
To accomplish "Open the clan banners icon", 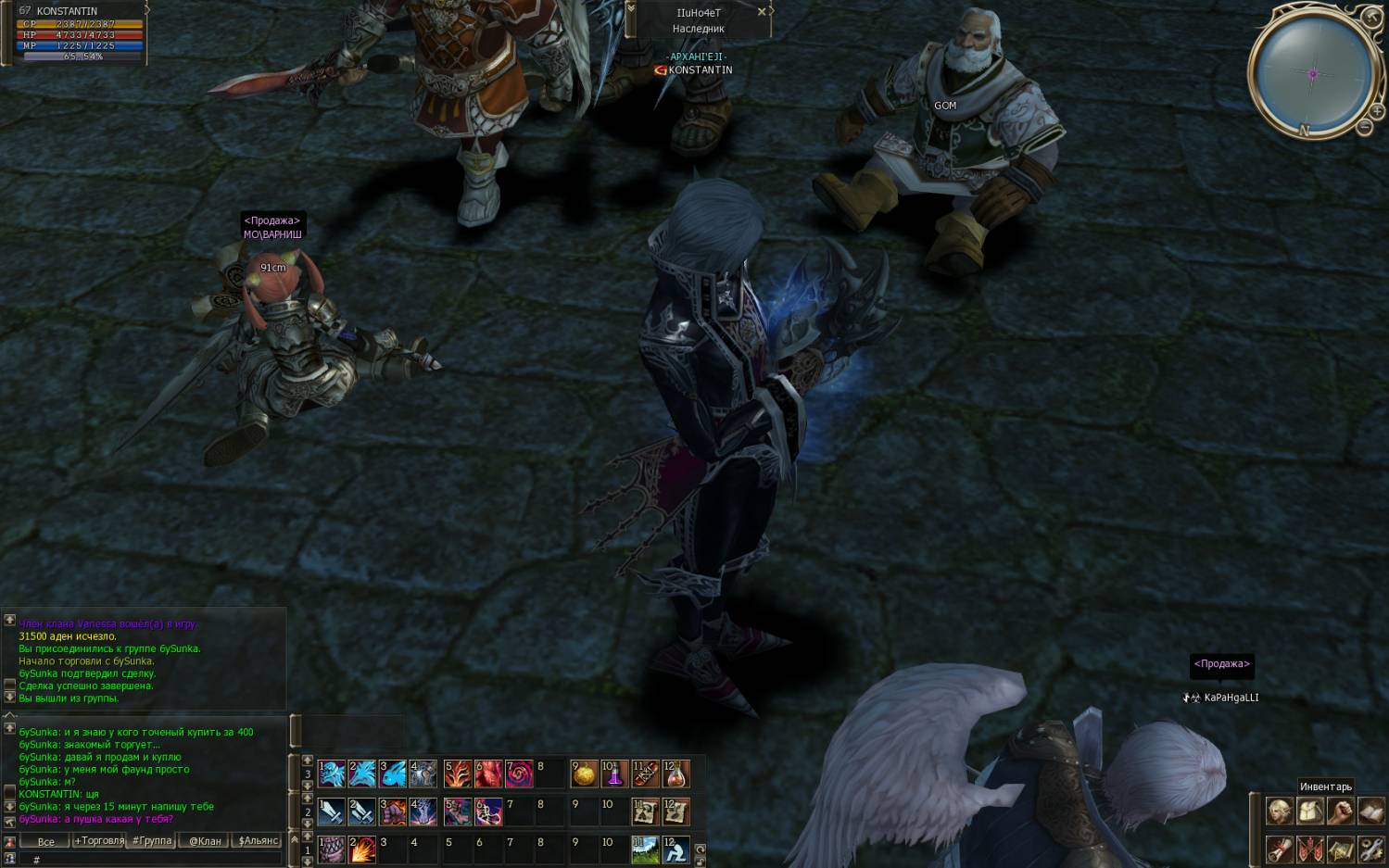I will 1309,848.
